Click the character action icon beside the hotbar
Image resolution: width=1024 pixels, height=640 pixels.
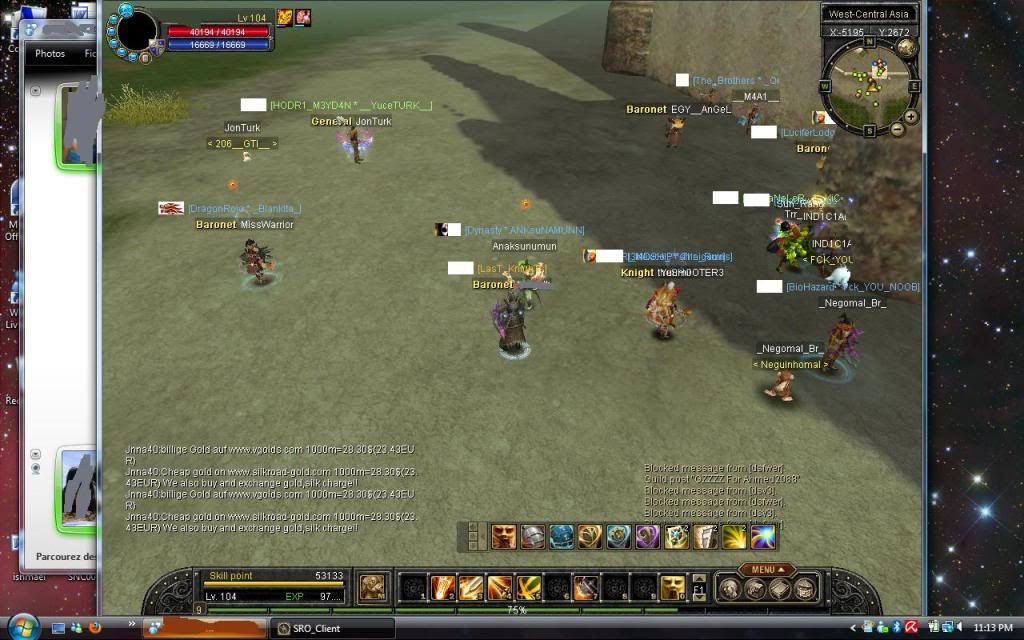click(x=373, y=587)
